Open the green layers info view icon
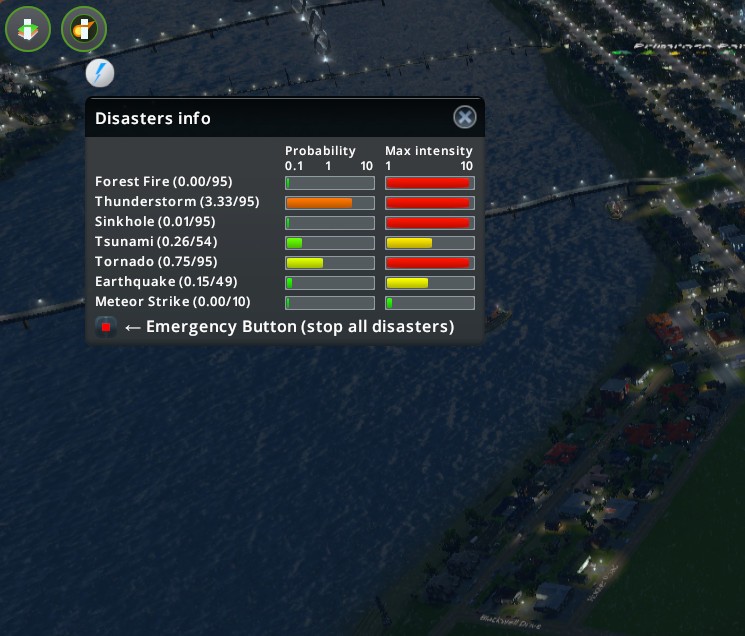Viewport: 745px width, 636px height. [28, 30]
